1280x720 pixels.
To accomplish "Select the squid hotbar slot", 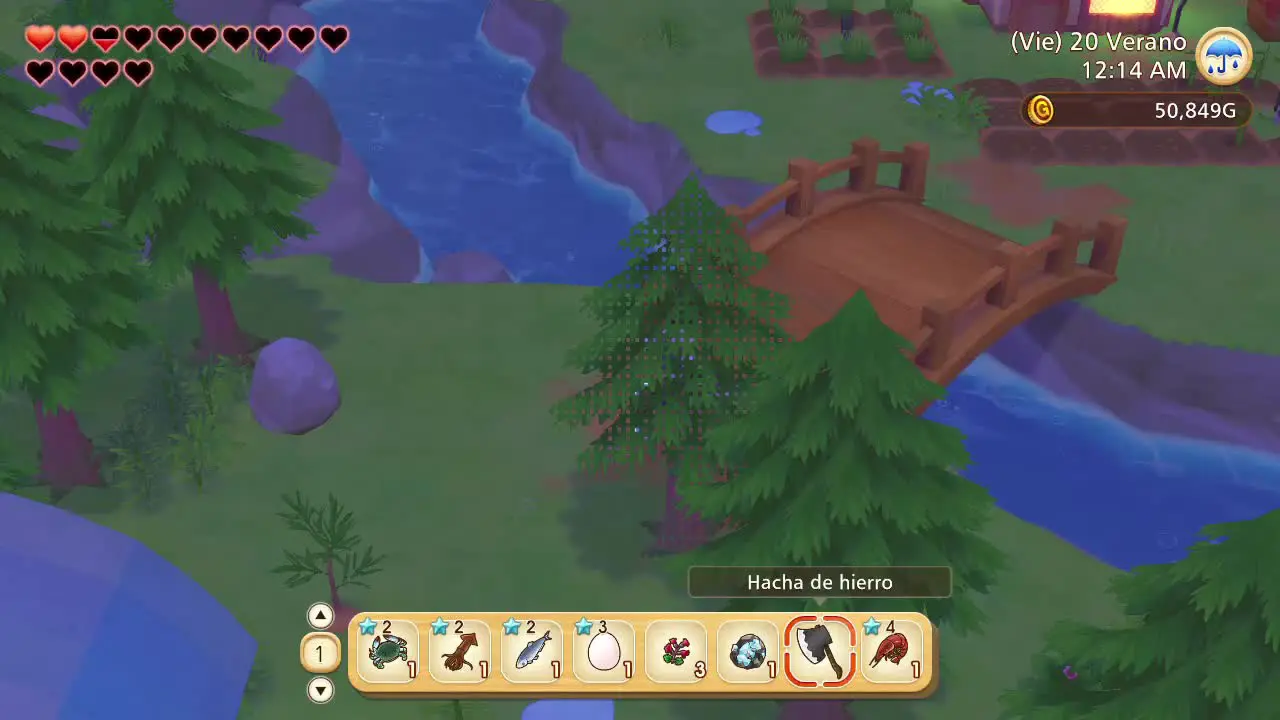I will 460,652.
